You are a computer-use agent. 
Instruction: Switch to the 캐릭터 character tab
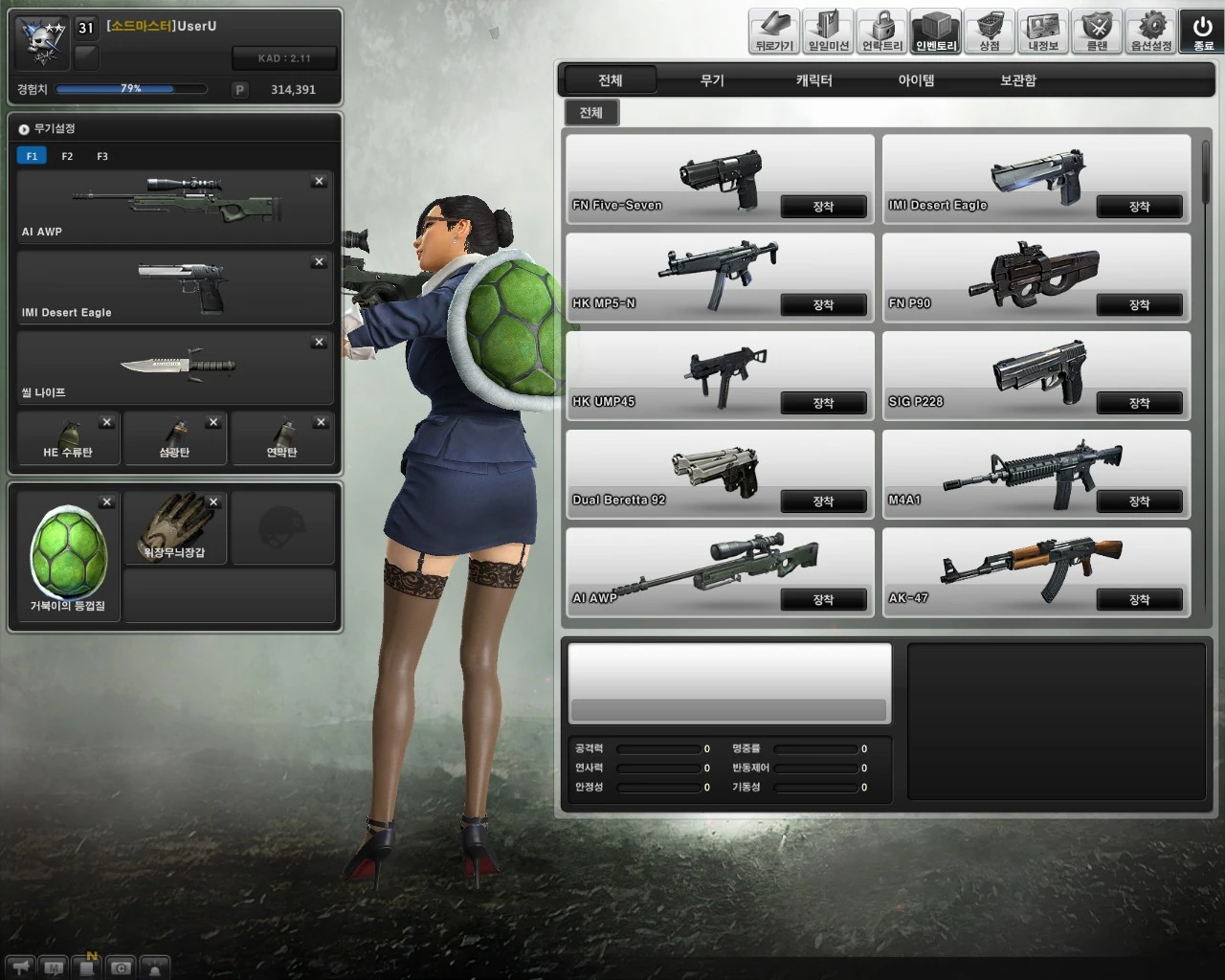tap(812, 80)
